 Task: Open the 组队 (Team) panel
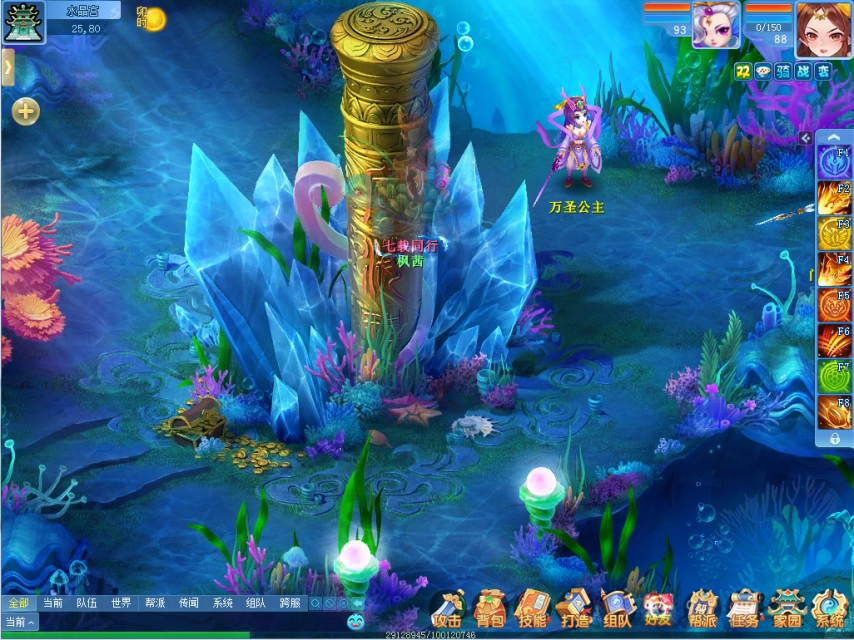pos(617,608)
